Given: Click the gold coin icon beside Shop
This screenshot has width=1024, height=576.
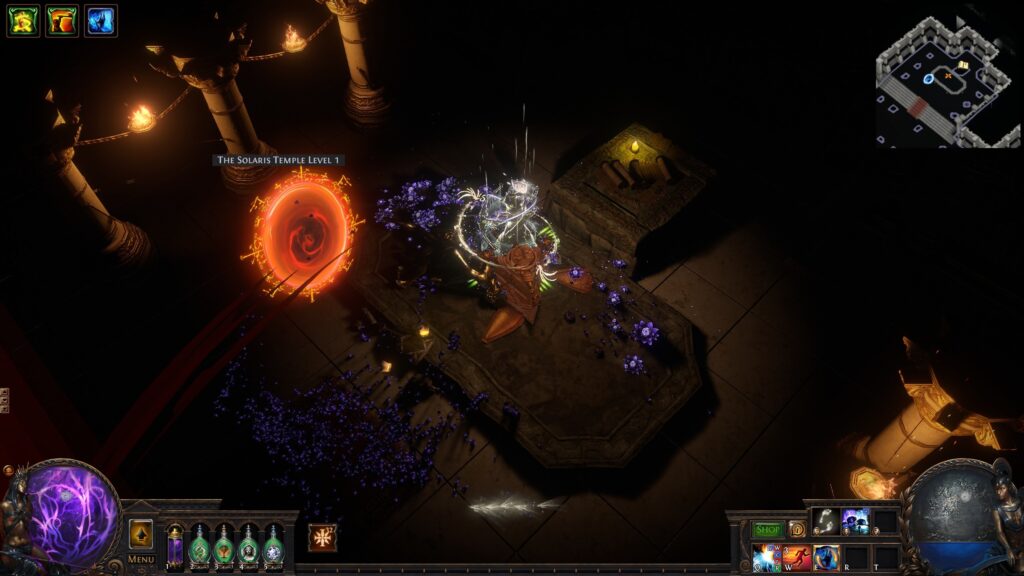Looking at the screenshot, I should pyautogui.click(x=797, y=529).
